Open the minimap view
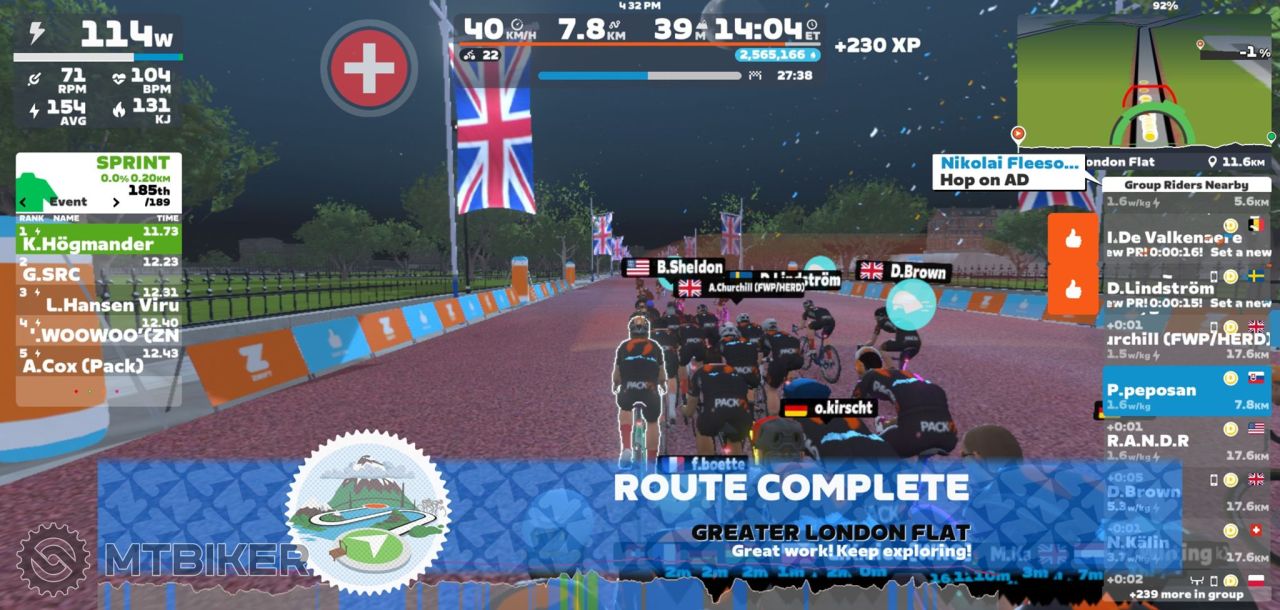The width and height of the screenshot is (1280, 610). point(1146,82)
